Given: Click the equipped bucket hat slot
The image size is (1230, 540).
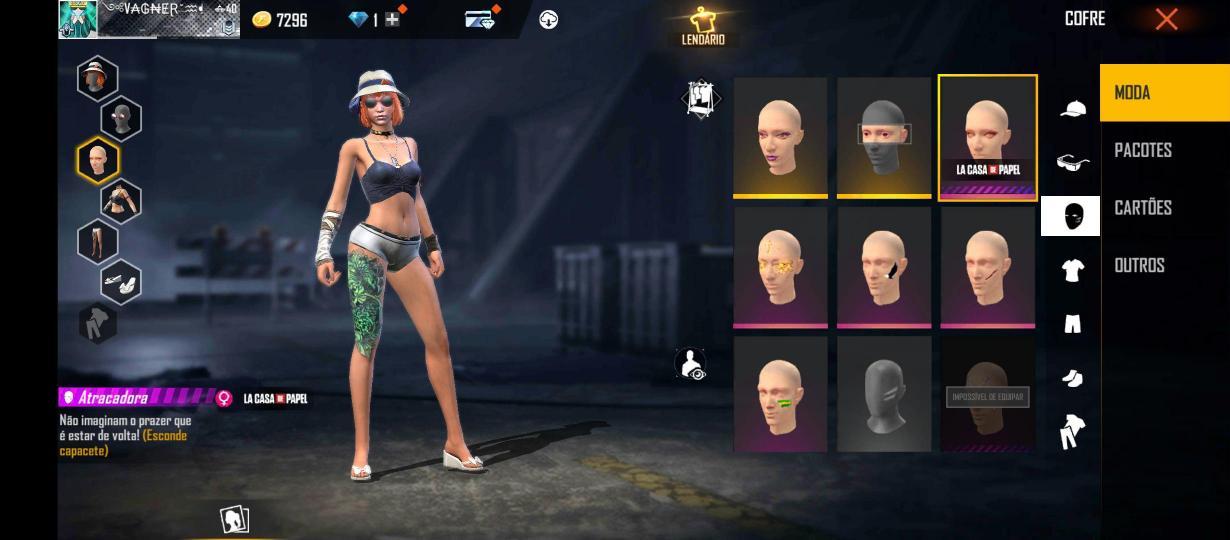Looking at the screenshot, I should [x=97, y=78].
